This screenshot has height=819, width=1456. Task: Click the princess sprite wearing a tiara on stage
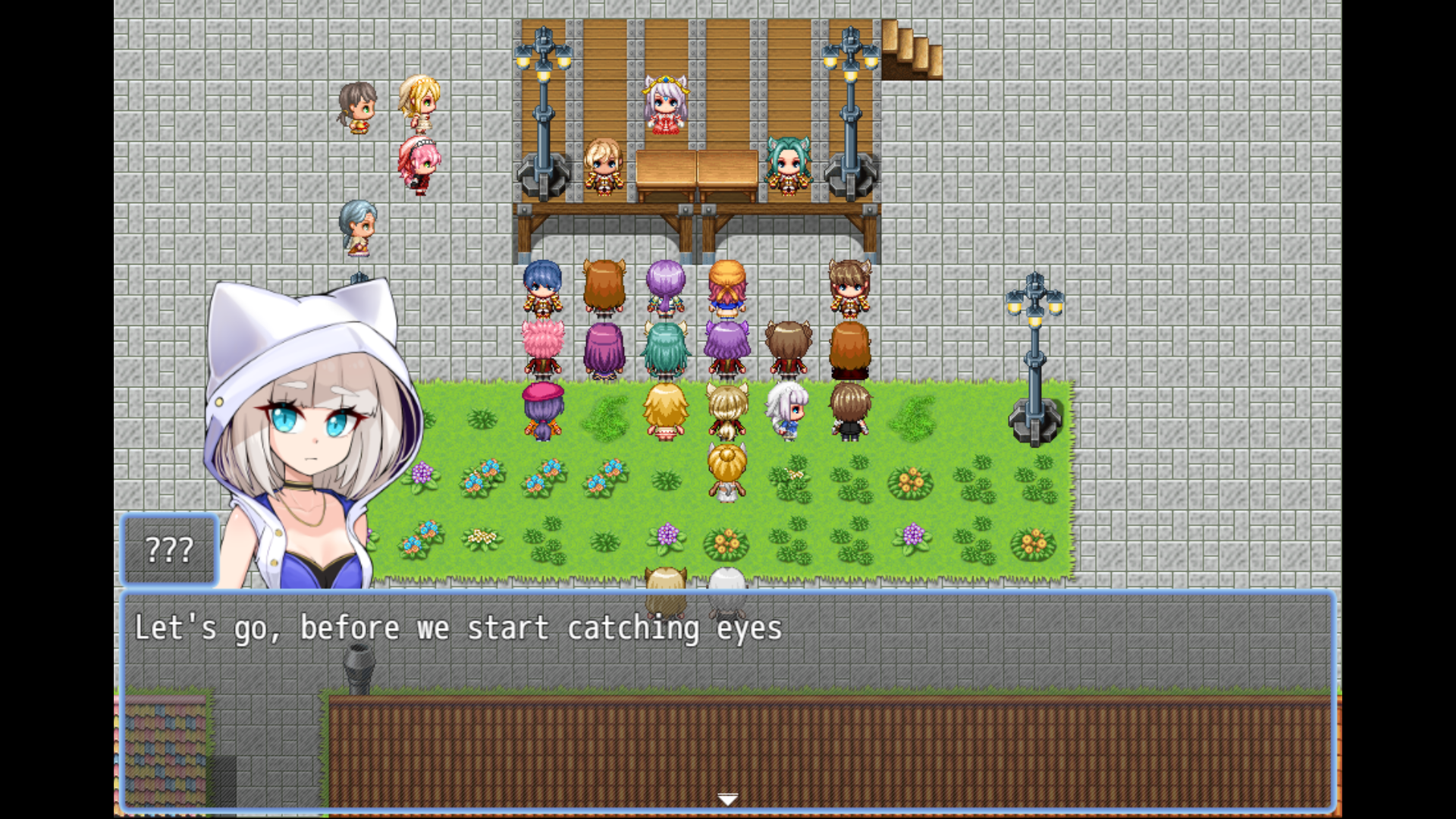point(664,103)
